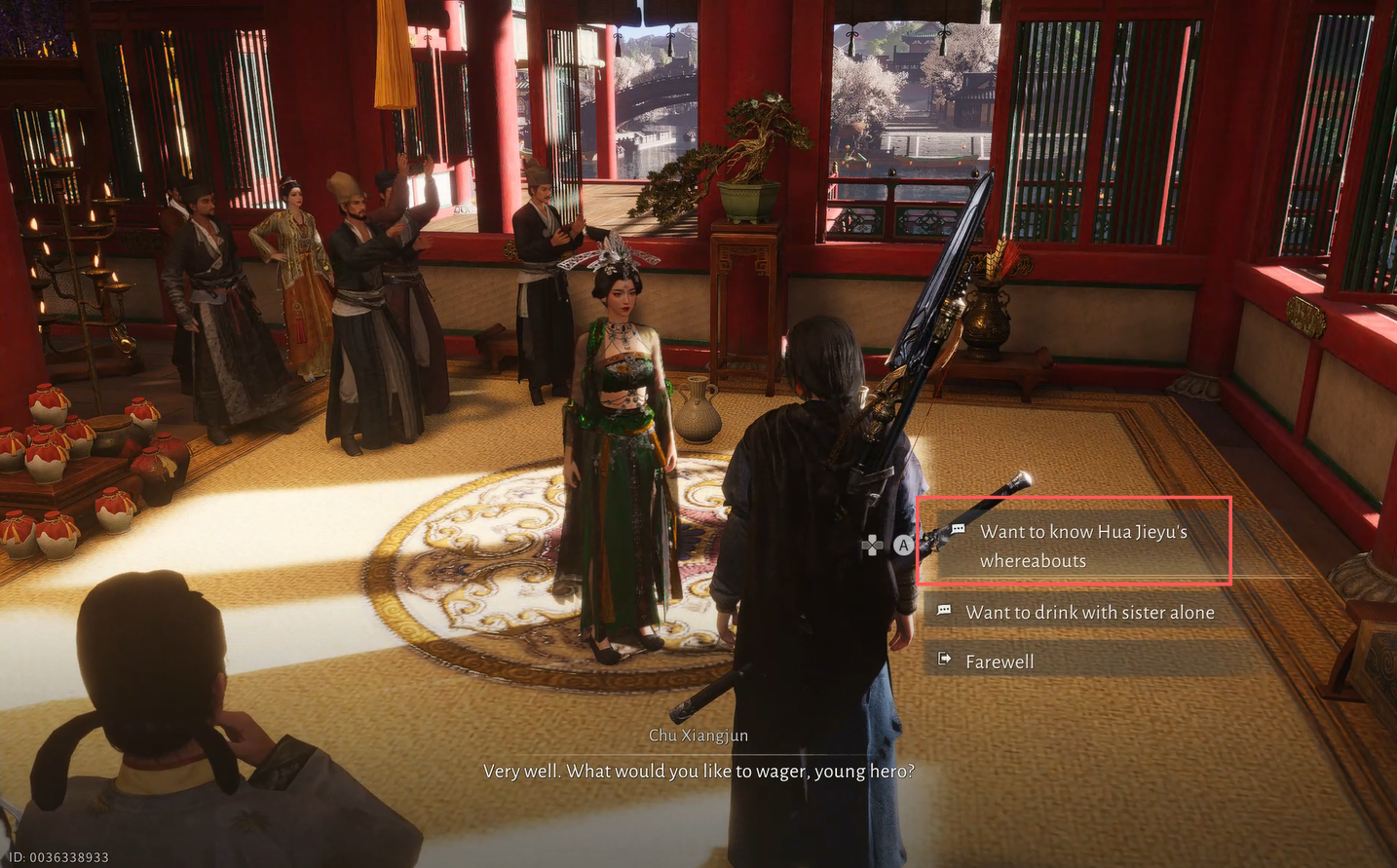Image resolution: width=1397 pixels, height=868 pixels.
Task: Select "Want to drink with sister alone"
Action: pos(1088,613)
